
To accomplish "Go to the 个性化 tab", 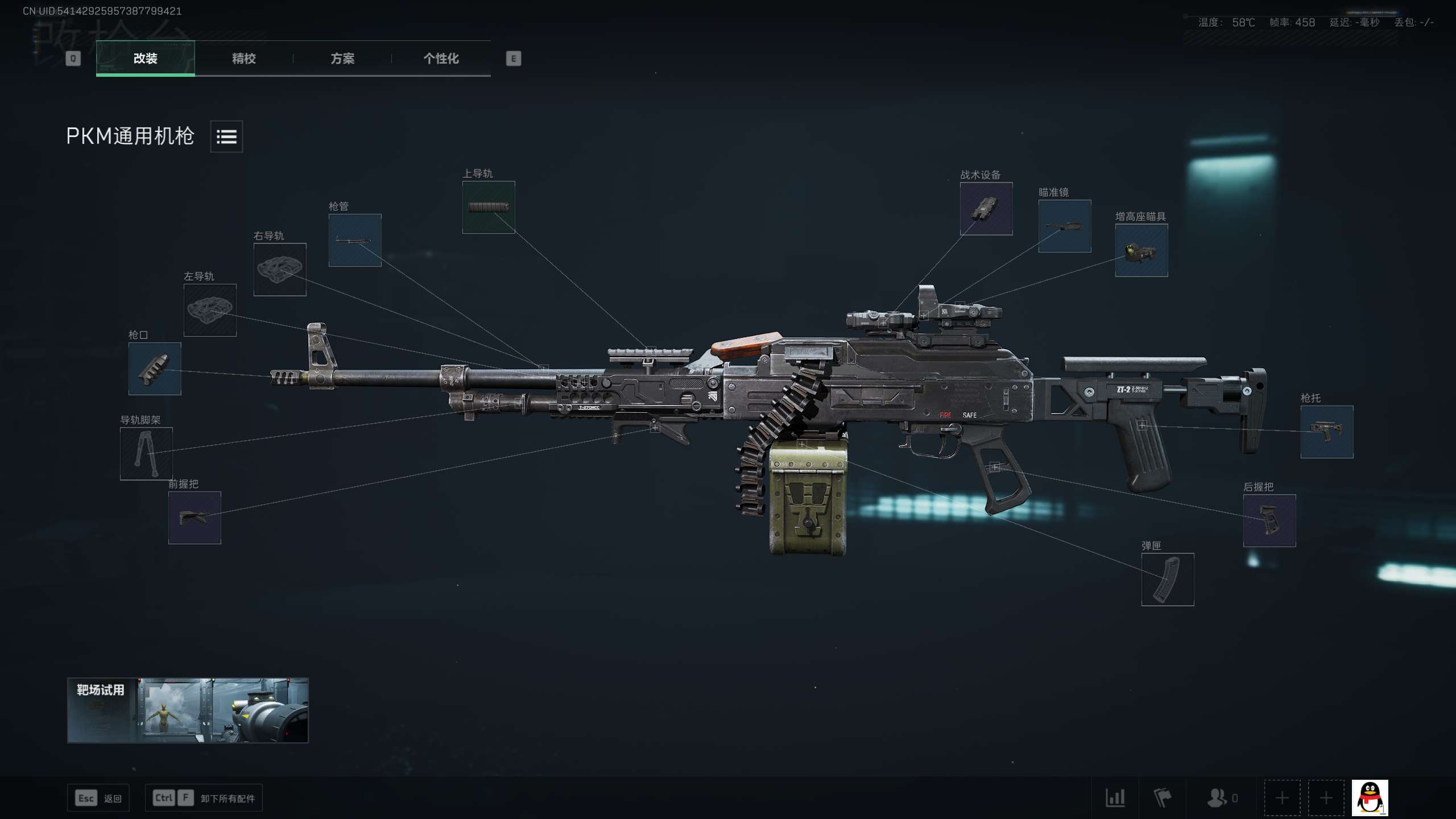I will coord(441,58).
